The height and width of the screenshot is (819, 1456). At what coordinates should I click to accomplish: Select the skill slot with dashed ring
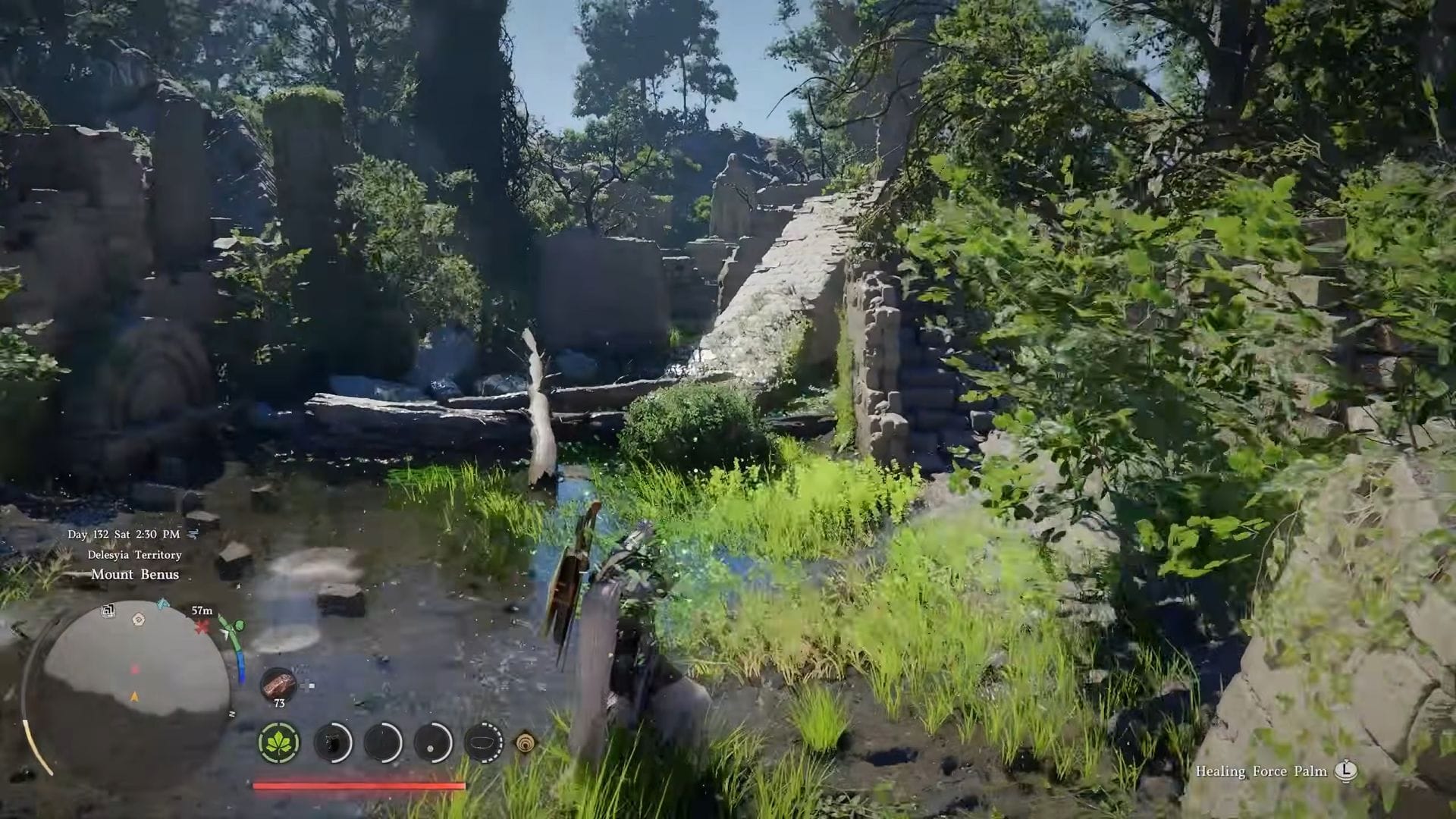[x=483, y=742]
